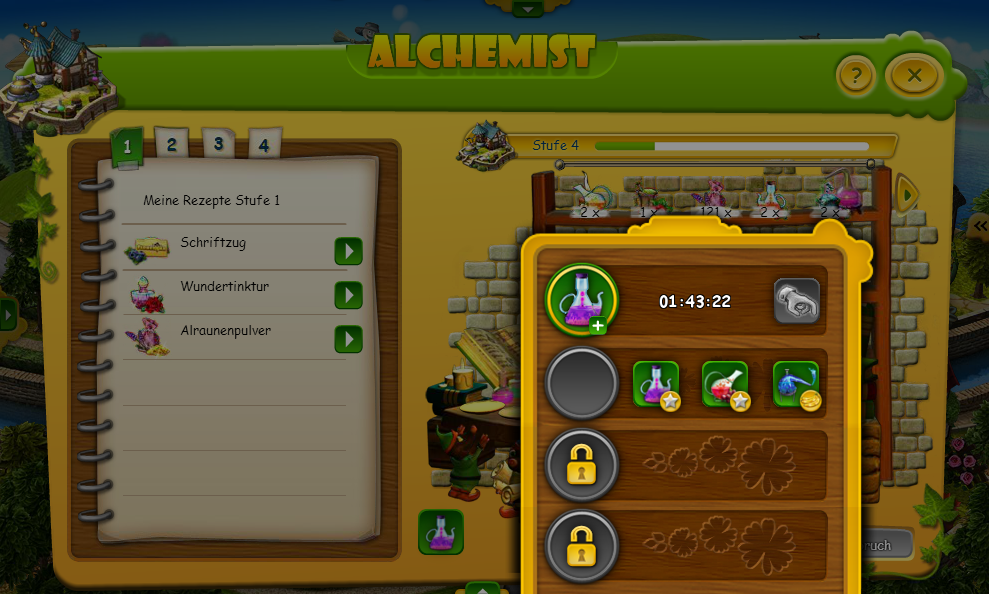Click the grey hand button beside the timer

click(x=796, y=301)
